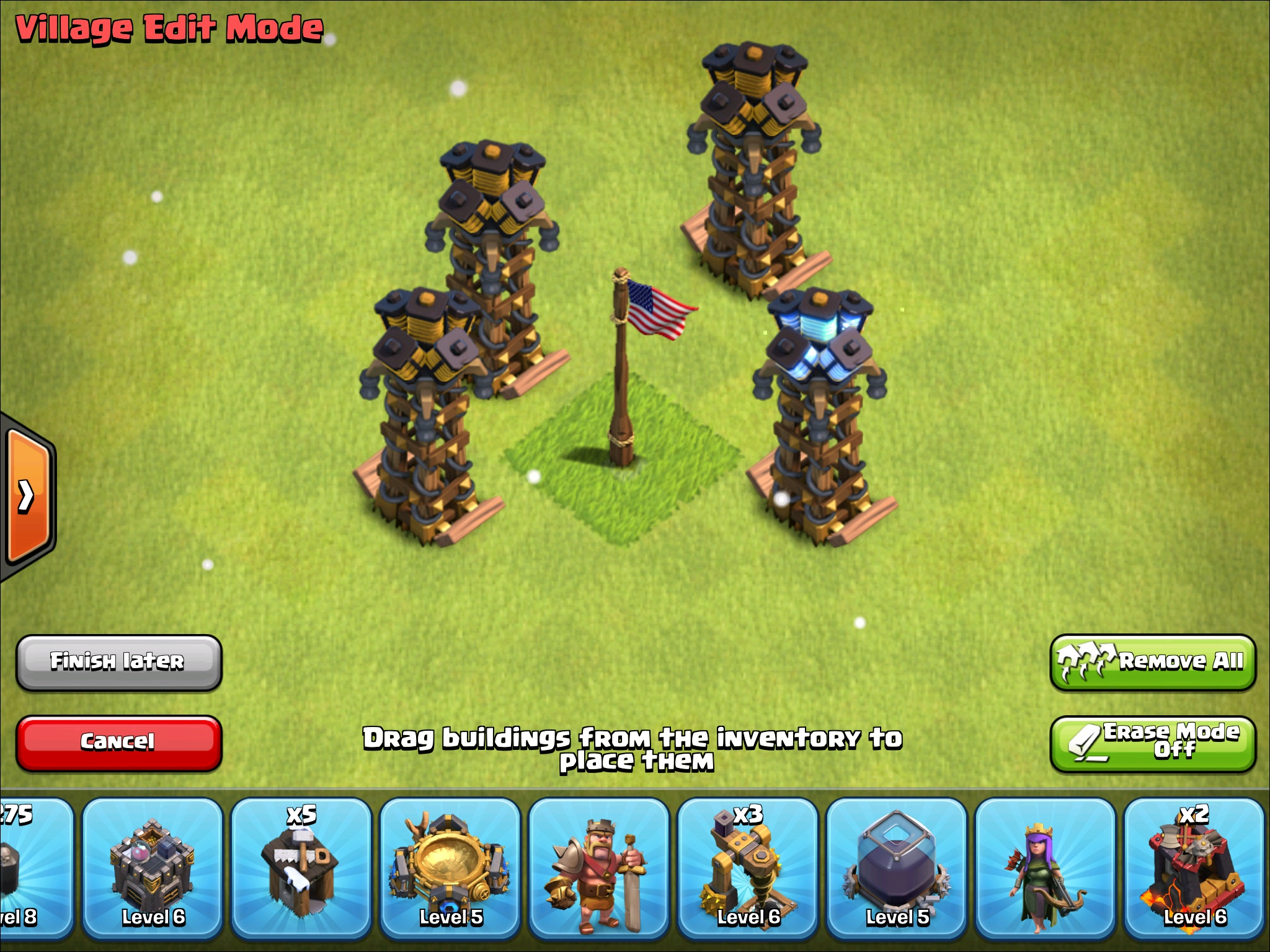Click the Finish later button
Image resolution: width=1270 pixels, height=952 pixels.
119,661
